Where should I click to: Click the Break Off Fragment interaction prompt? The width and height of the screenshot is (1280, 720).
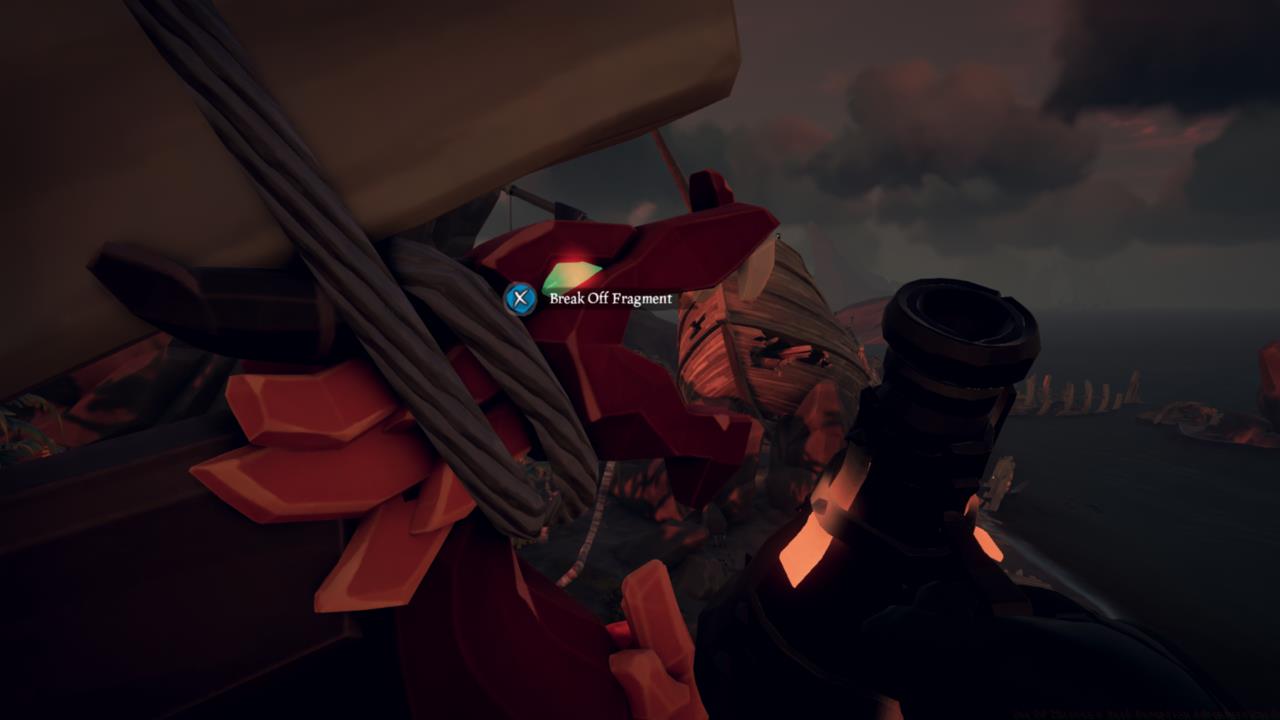click(609, 297)
